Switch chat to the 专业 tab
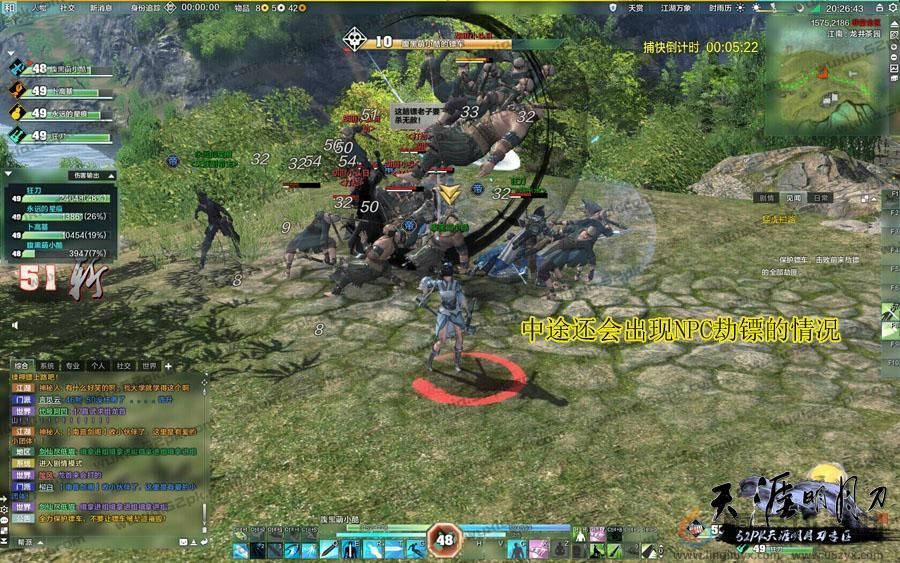This screenshot has height=563, width=900. pyautogui.click(x=72, y=366)
